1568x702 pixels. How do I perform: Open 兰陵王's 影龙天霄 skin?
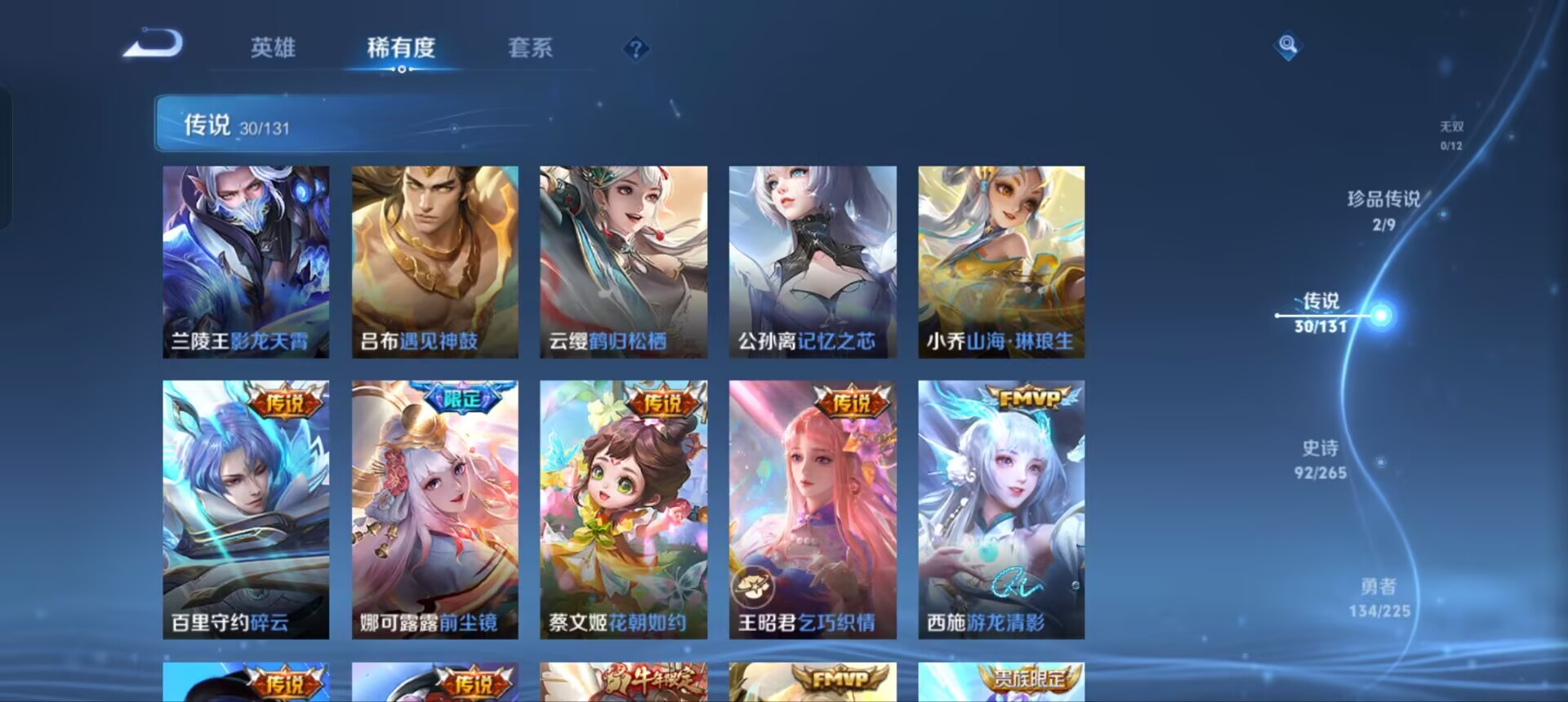tap(245, 261)
